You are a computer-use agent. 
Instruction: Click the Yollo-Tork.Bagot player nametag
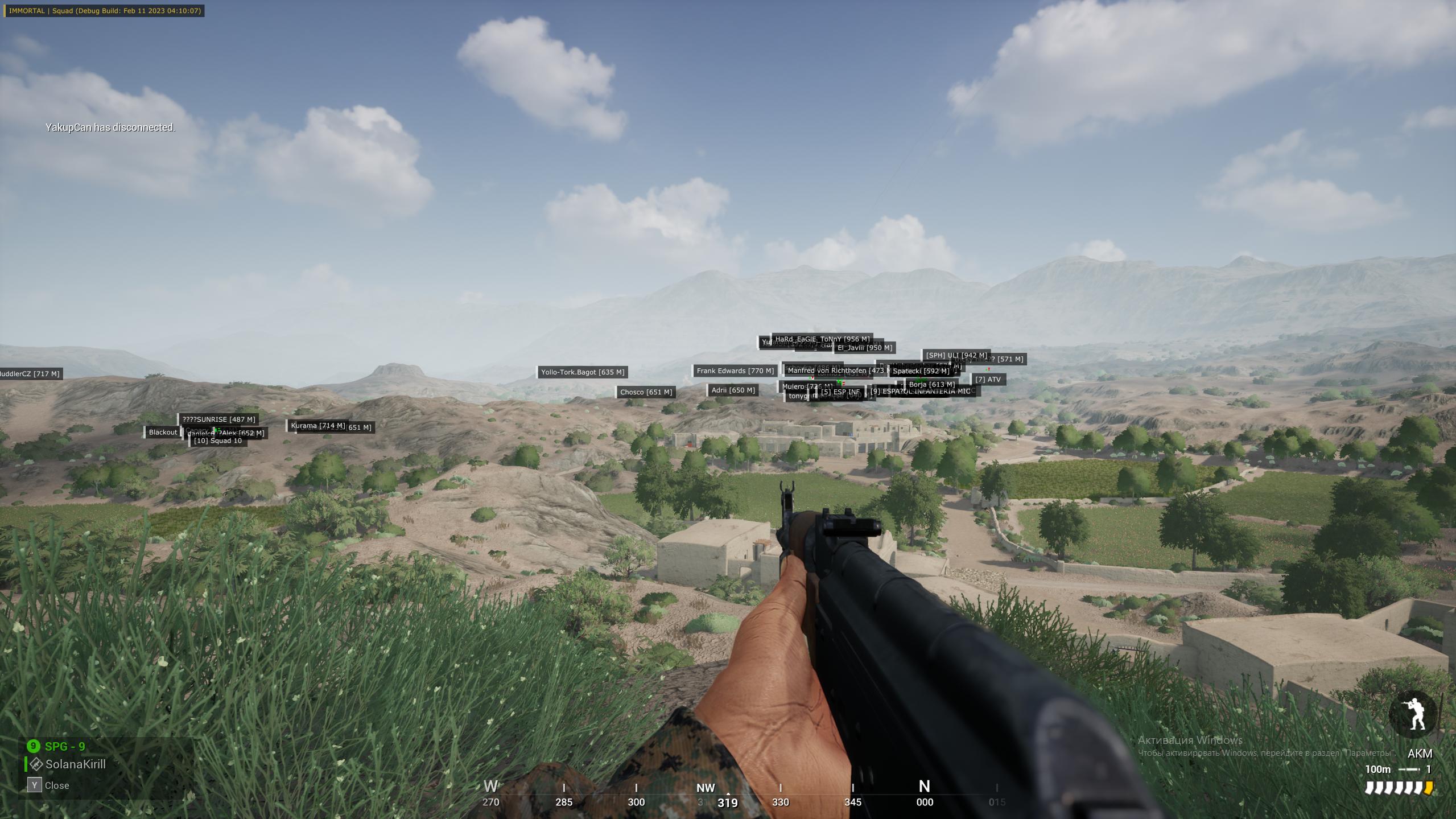point(583,372)
